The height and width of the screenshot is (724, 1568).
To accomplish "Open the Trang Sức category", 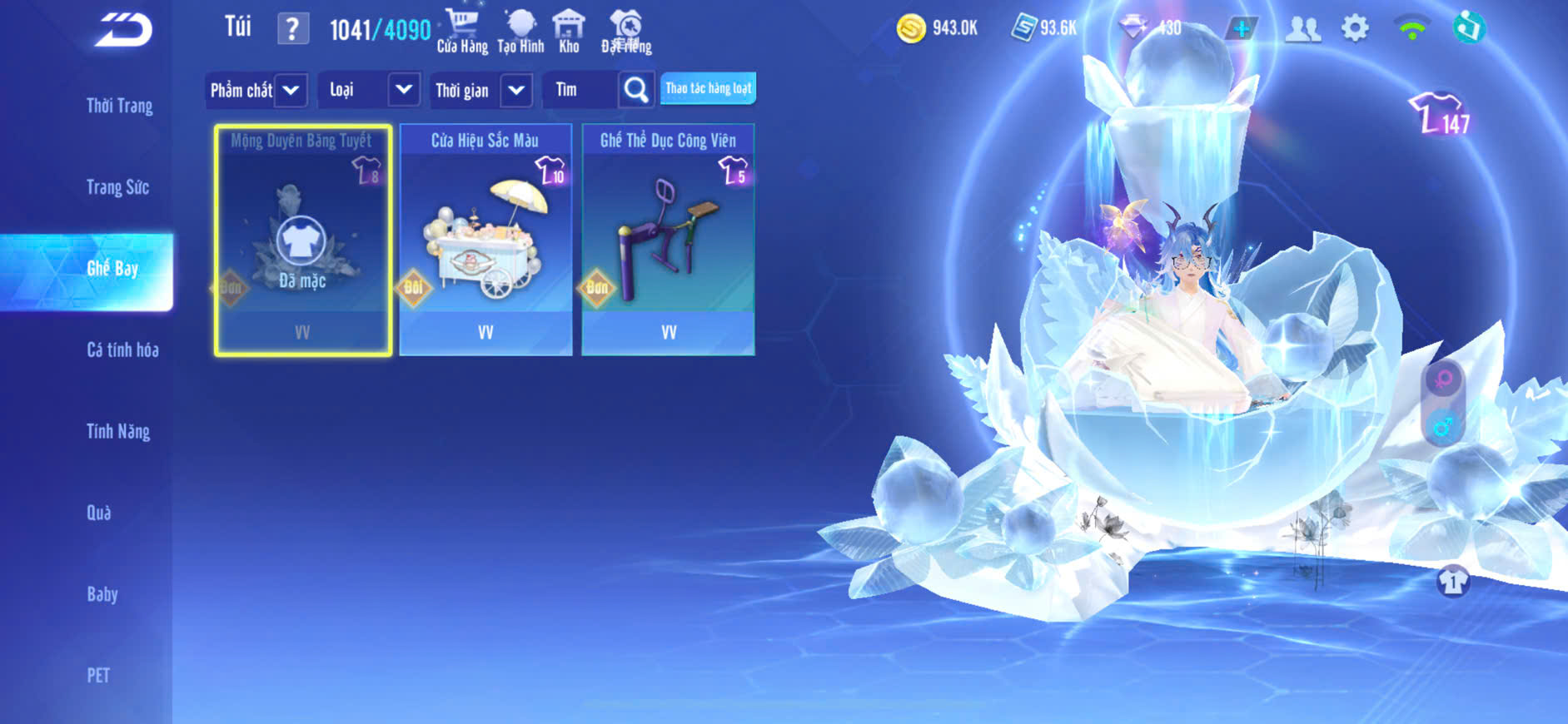I will (x=117, y=187).
